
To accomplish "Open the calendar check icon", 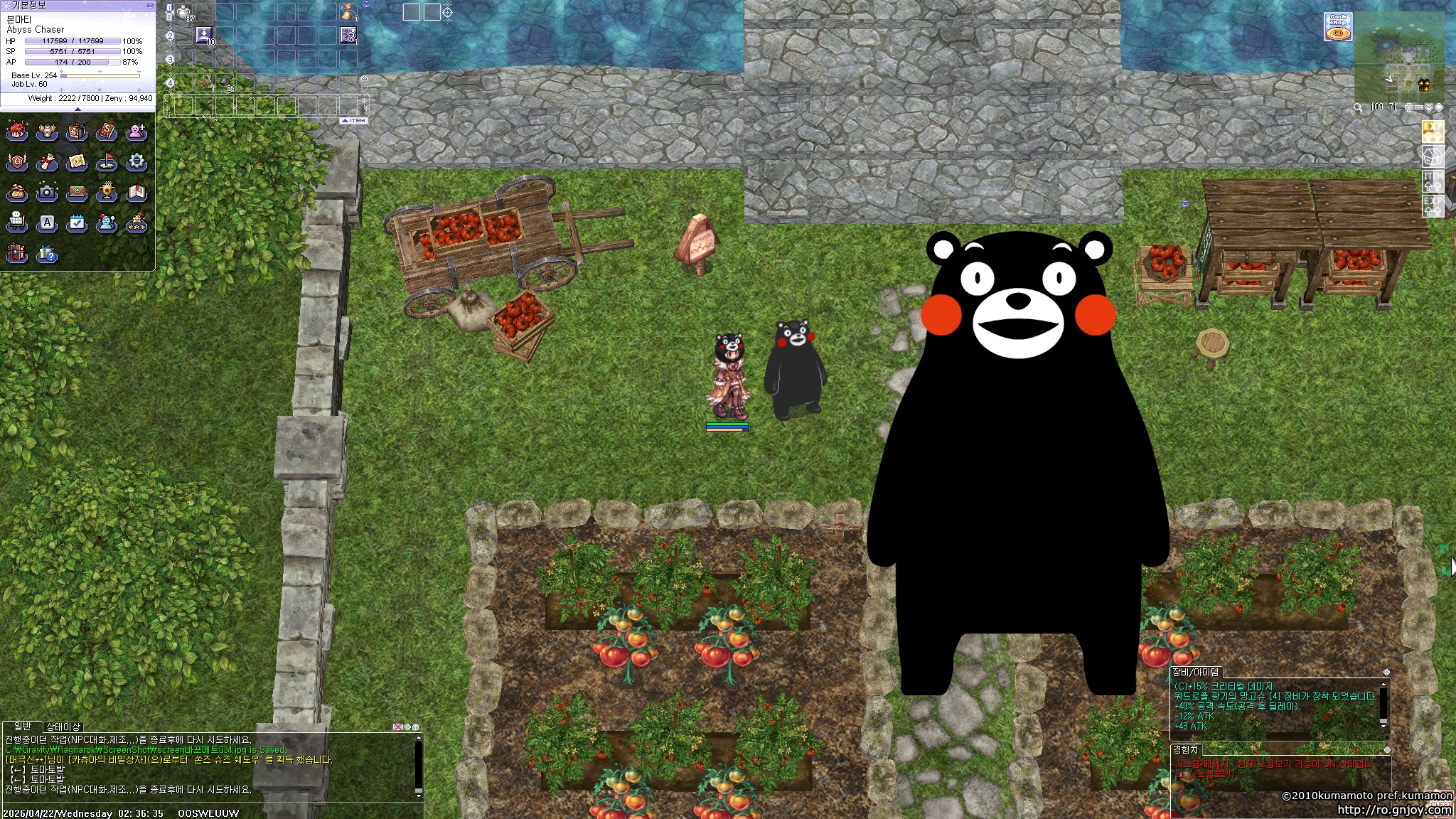I will 77,223.
